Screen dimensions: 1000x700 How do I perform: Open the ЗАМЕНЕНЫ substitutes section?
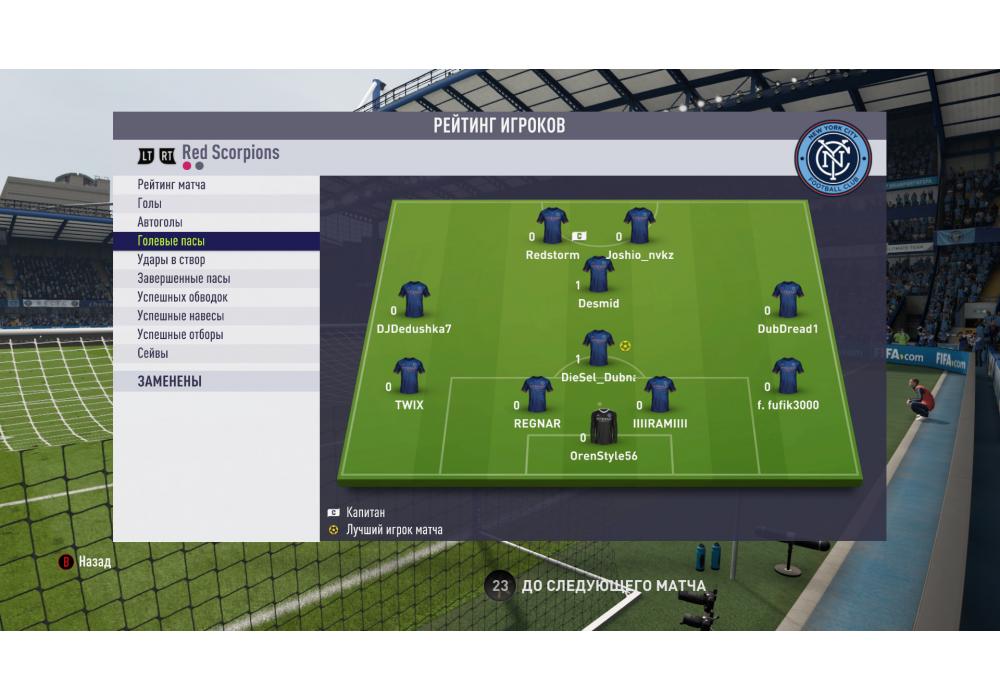(170, 381)
